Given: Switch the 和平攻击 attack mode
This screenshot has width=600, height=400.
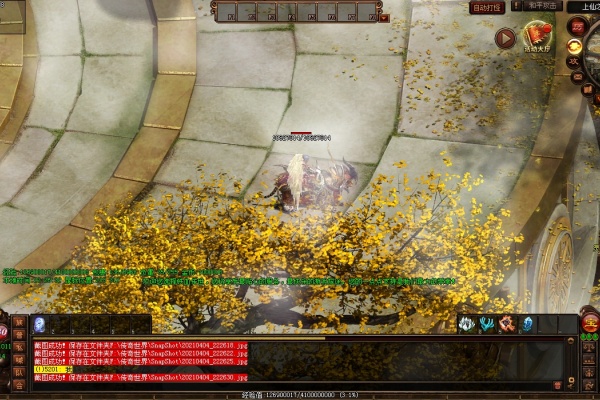Looking at the screenshot, I should coord(538,7).
